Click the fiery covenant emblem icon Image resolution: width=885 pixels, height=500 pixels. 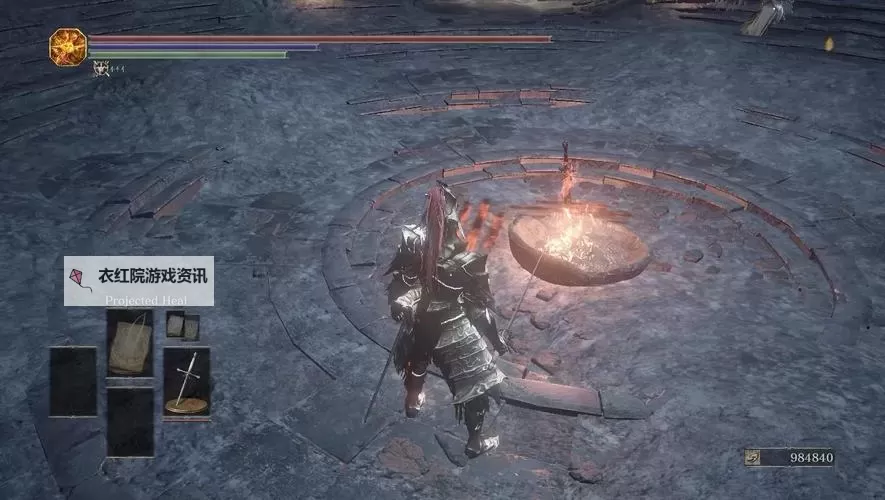[x=68, y=46]
